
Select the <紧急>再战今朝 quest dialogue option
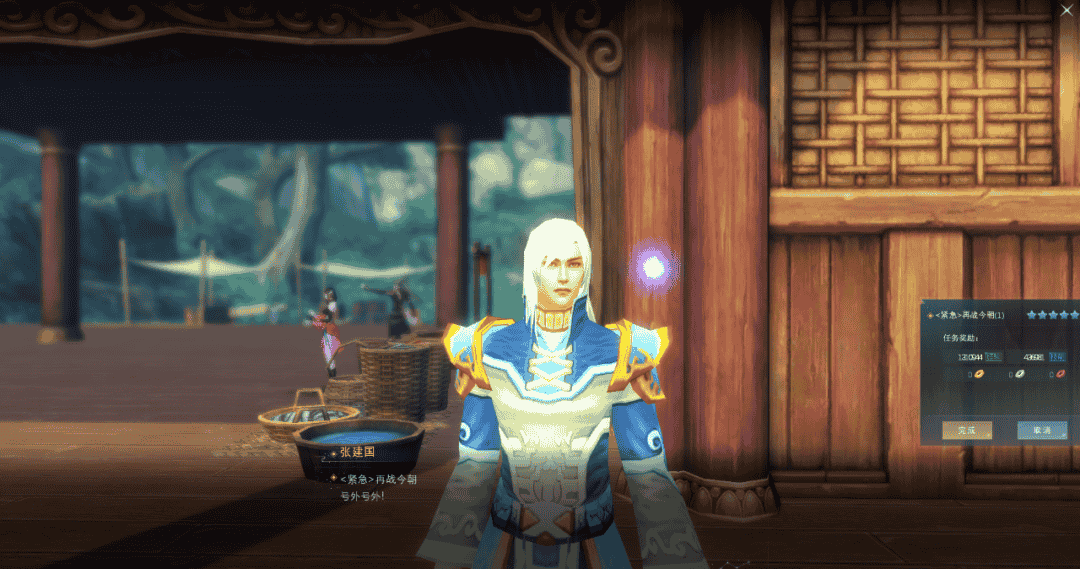(x=377, y=479)
